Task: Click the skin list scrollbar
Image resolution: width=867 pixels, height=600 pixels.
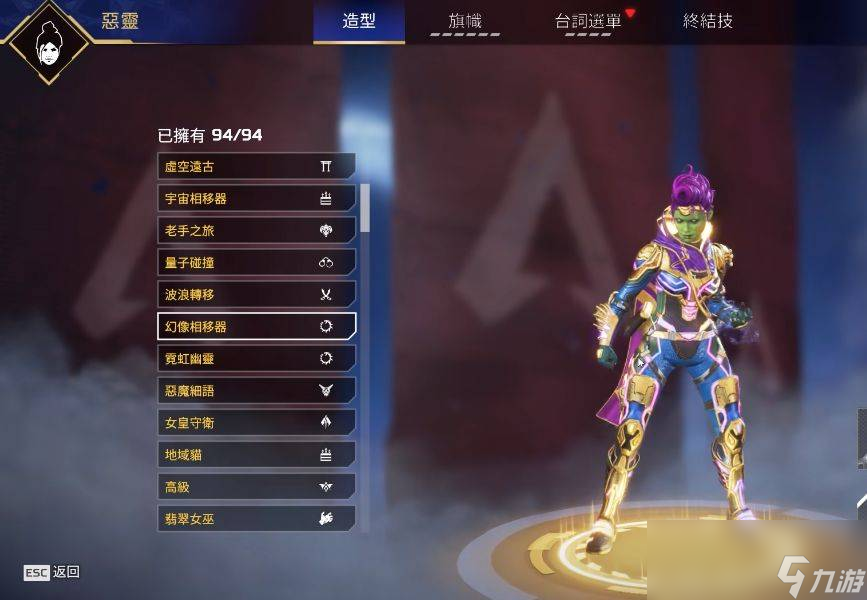Action: pyautogui.click(x=365, y=210)
